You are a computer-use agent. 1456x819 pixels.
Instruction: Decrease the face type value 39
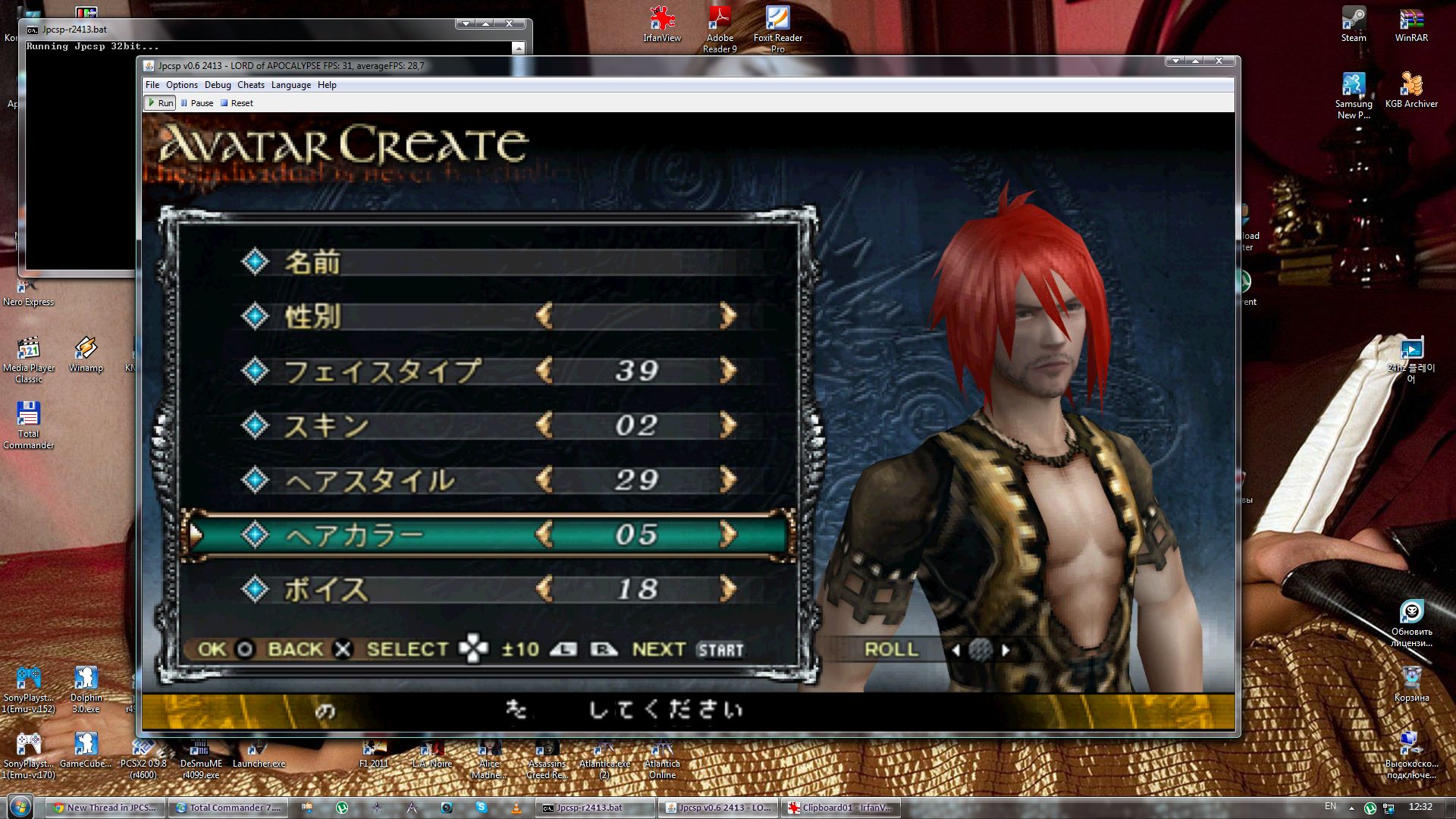[544, 371]
